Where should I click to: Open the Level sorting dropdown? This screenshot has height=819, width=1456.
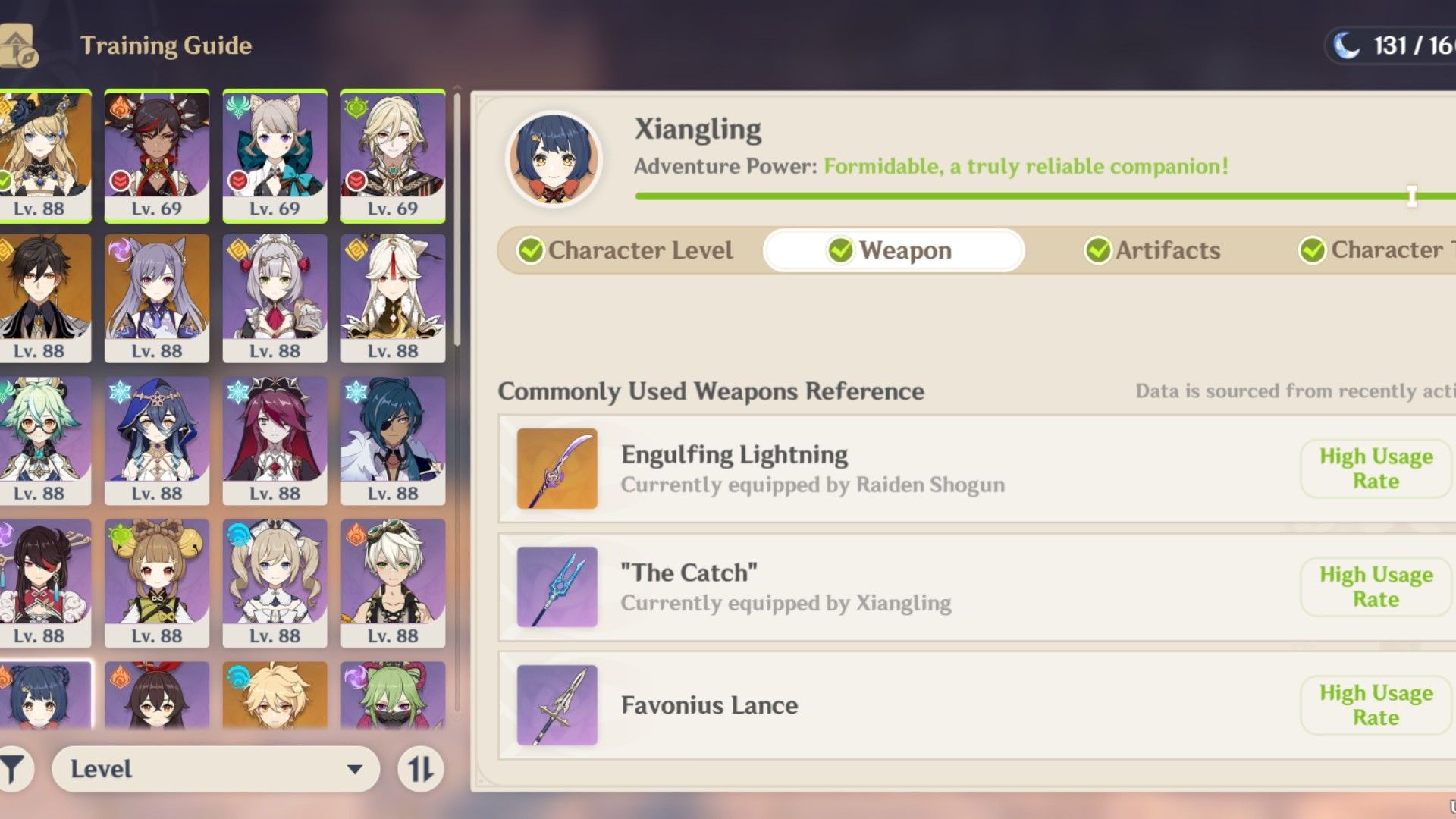215,769
